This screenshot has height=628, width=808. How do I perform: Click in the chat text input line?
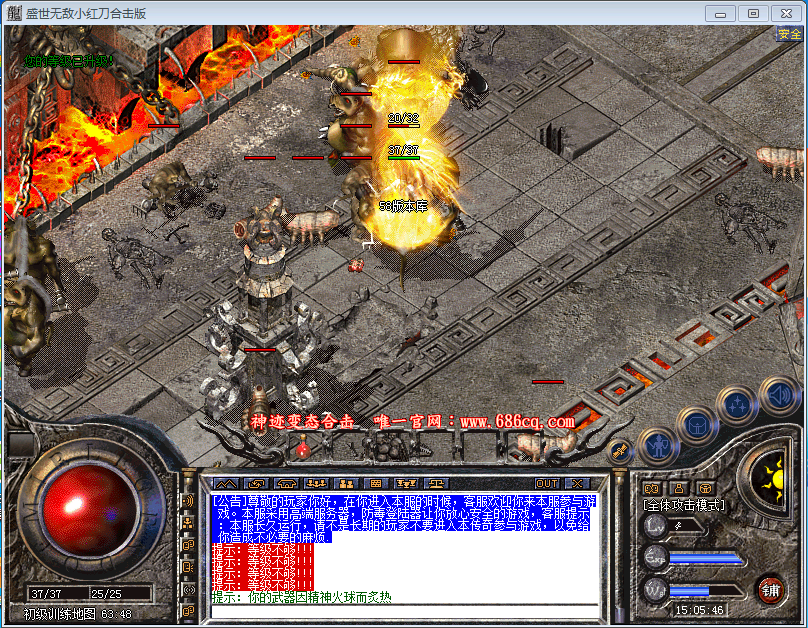click(x=400, y=611)
